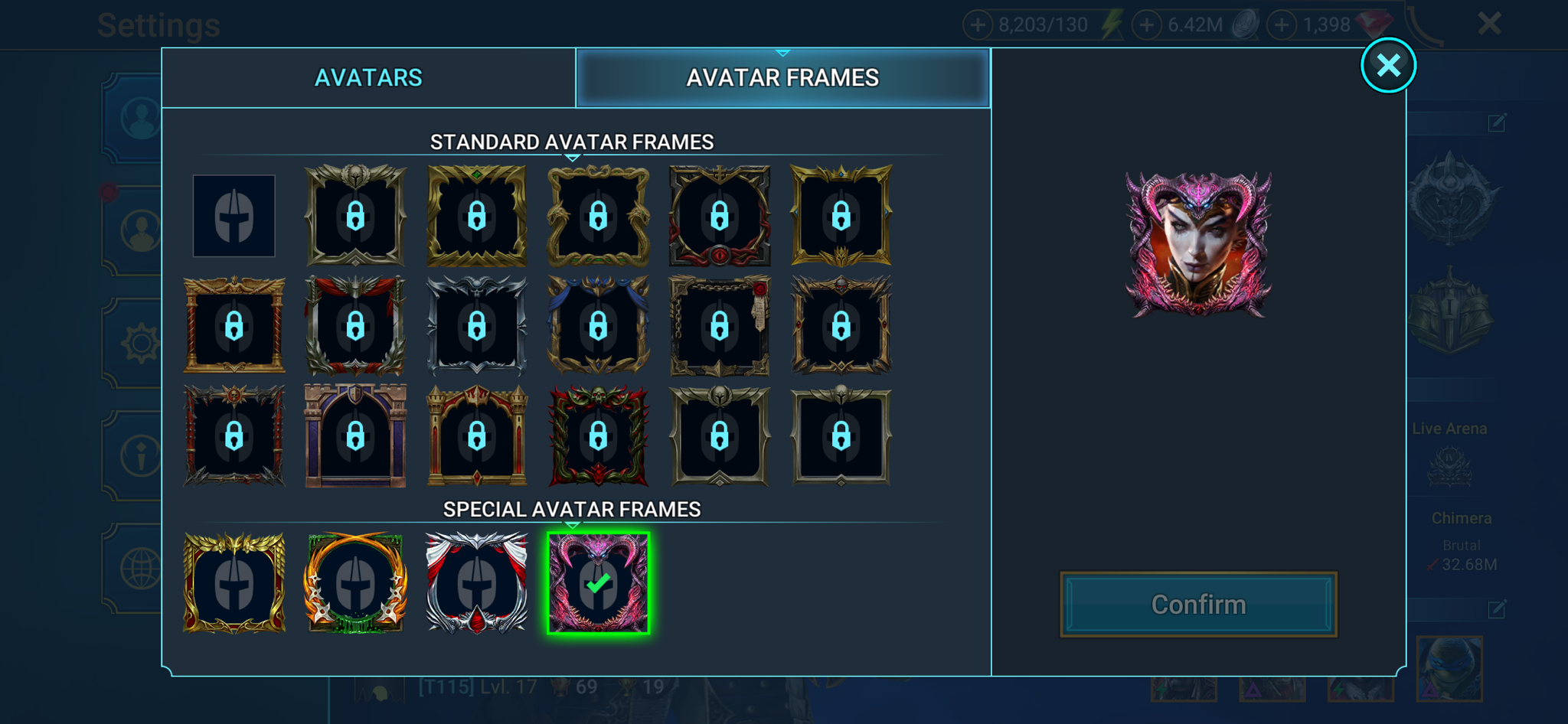Click the plus icon next to energy counter
The image size is (1568, 724).
pos(978,23)
